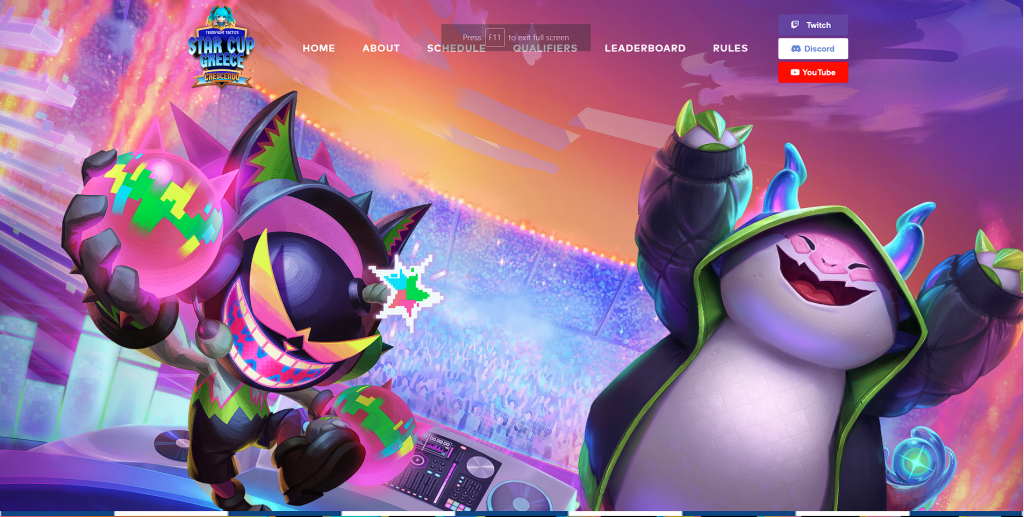Show the Leaderboard

coord(645,48)
